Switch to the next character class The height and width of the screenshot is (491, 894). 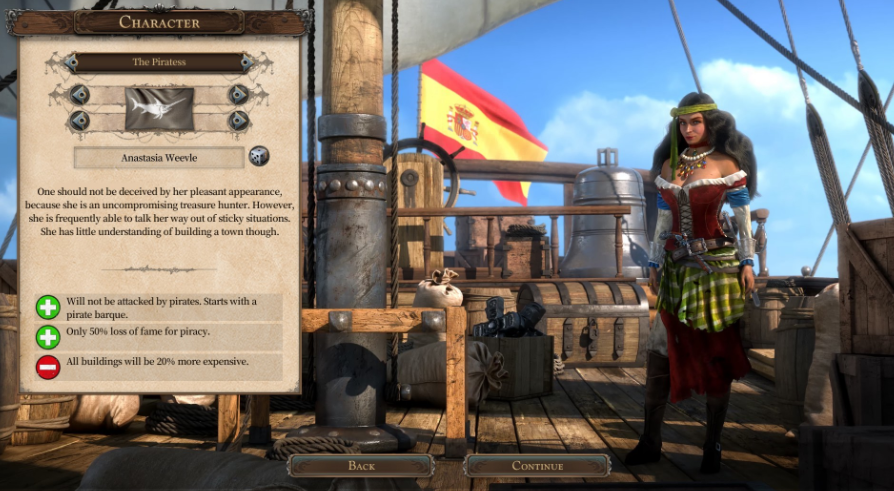point(247,62)
